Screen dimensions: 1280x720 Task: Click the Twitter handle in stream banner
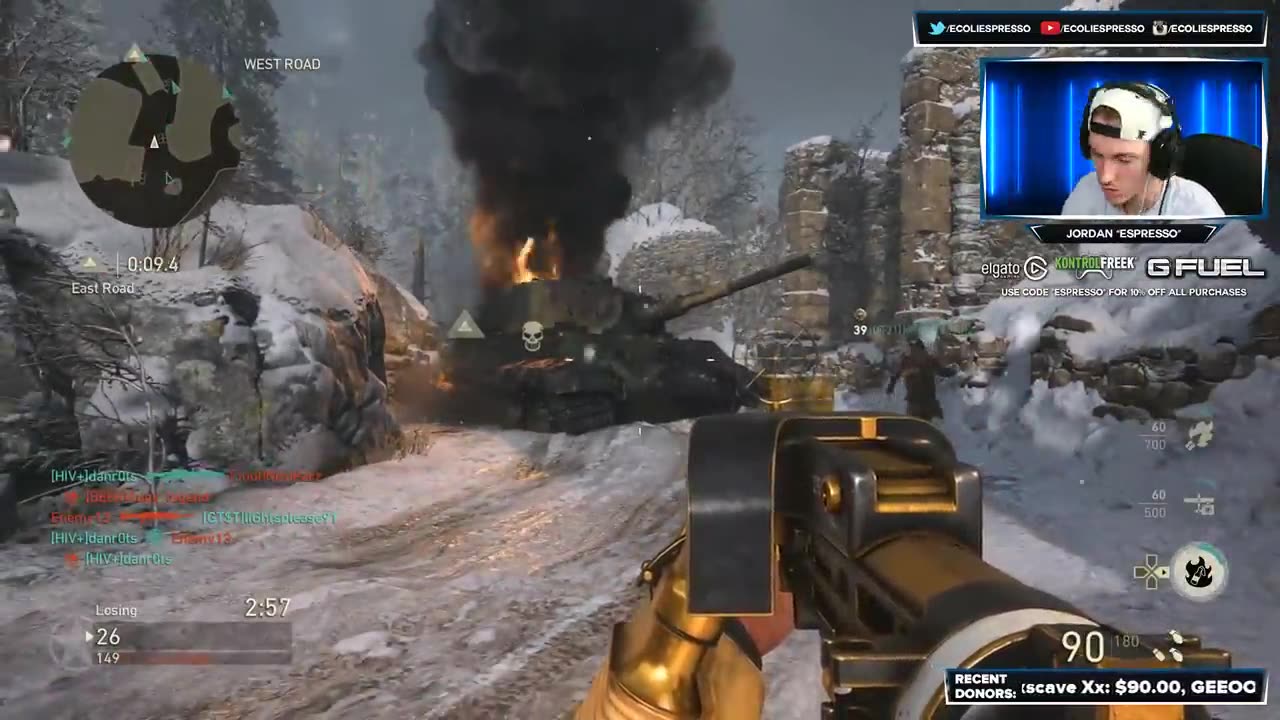coord(980,29)
